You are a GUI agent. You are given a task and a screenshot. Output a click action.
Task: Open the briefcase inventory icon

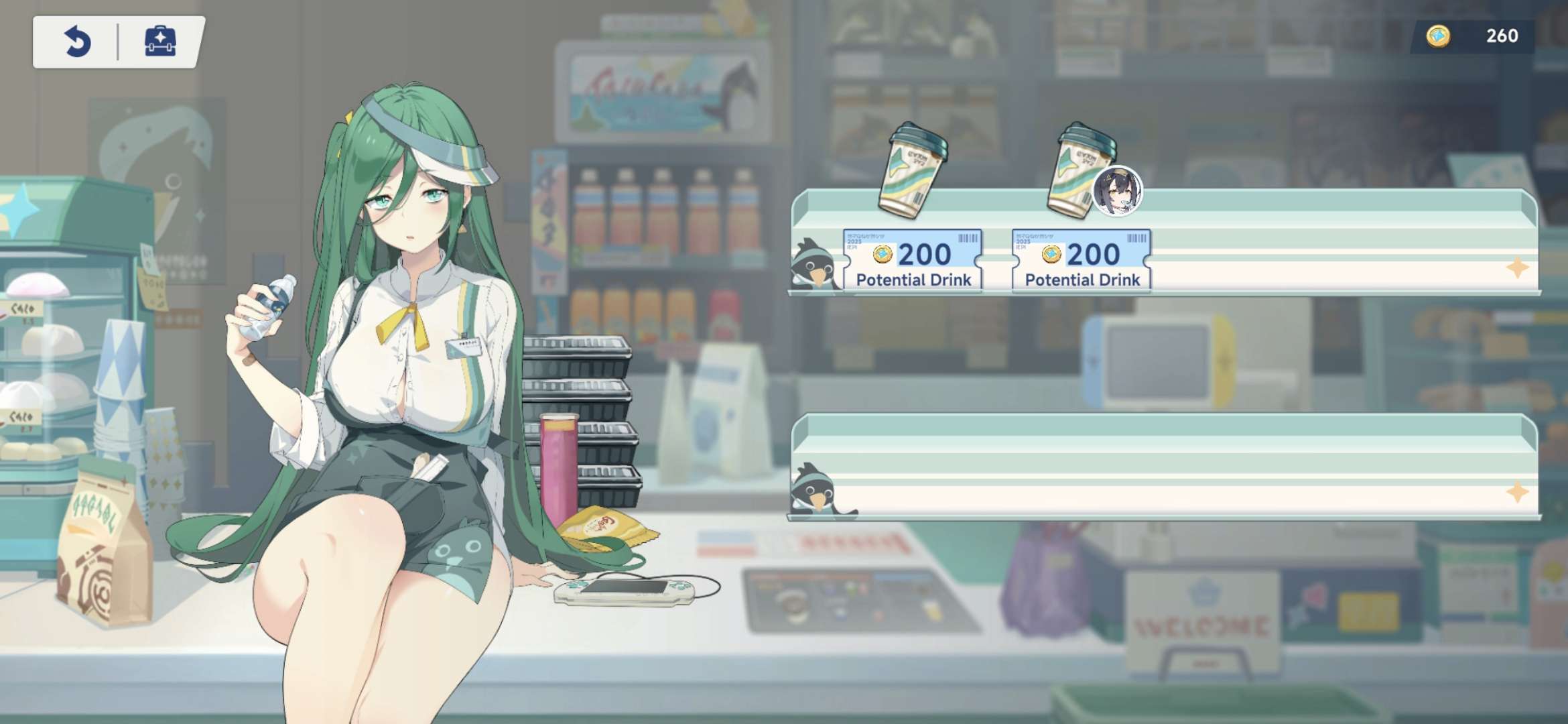tap(160, 42)
